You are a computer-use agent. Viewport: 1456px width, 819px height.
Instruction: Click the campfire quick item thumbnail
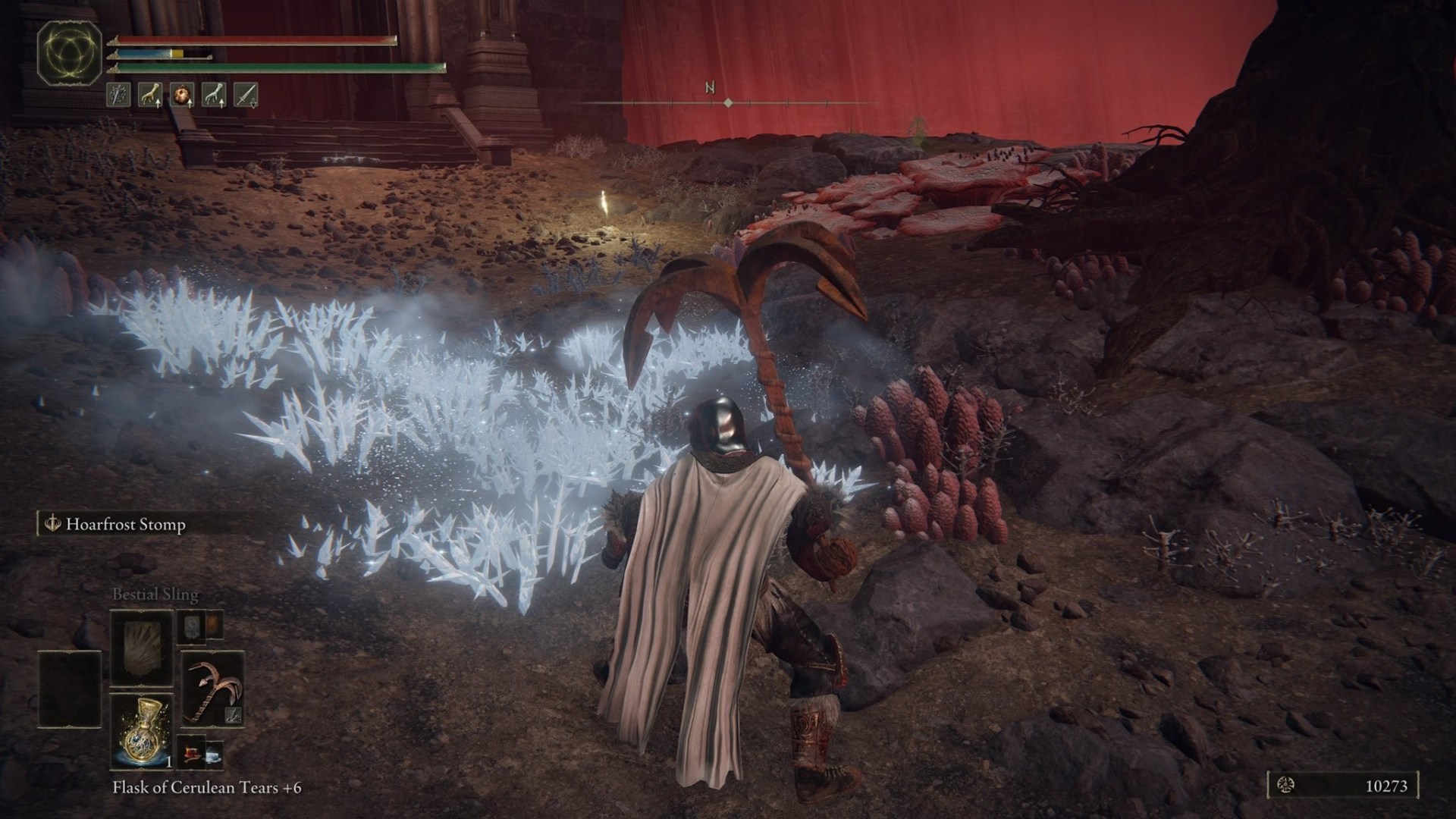[192, 753]
